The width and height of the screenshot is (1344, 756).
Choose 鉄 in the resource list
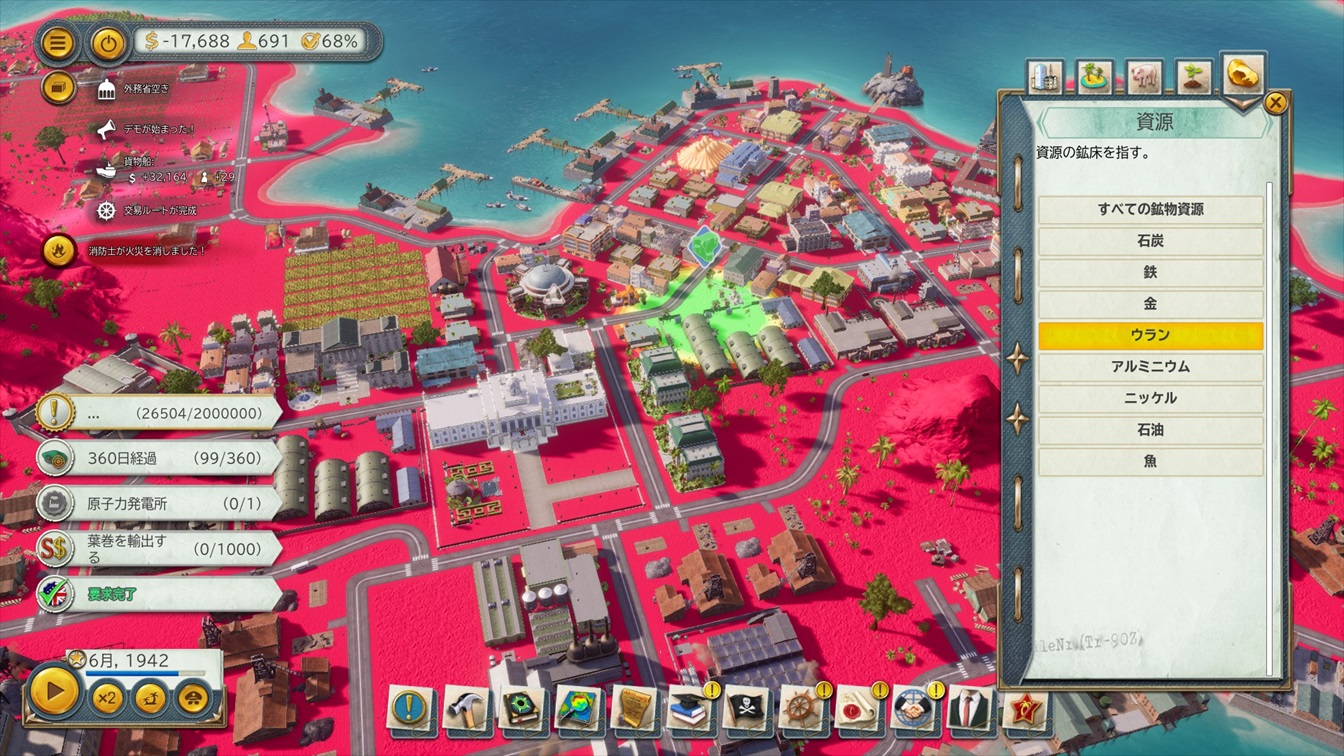1150,272
